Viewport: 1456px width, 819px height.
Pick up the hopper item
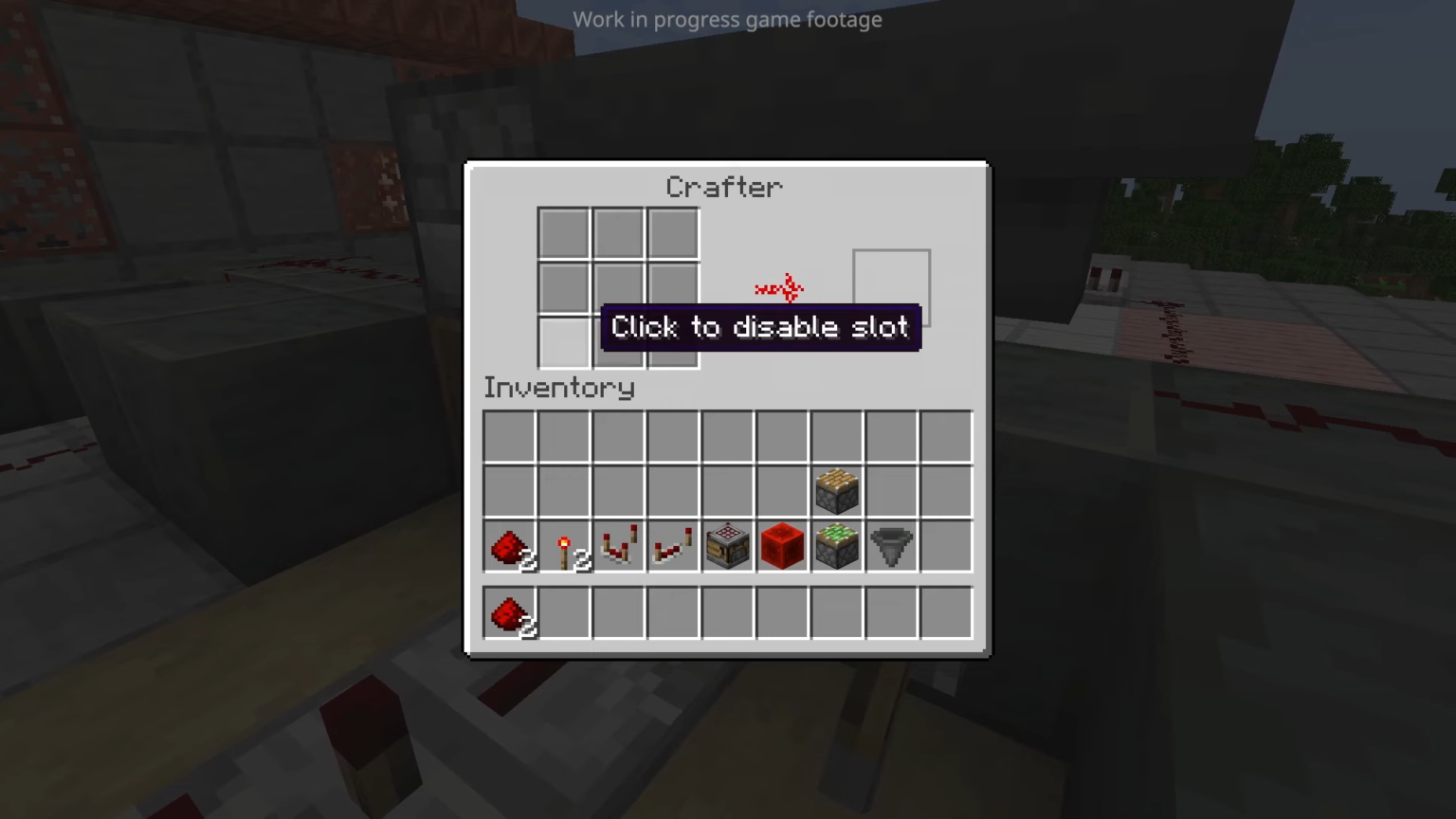[x=890, y=547]
